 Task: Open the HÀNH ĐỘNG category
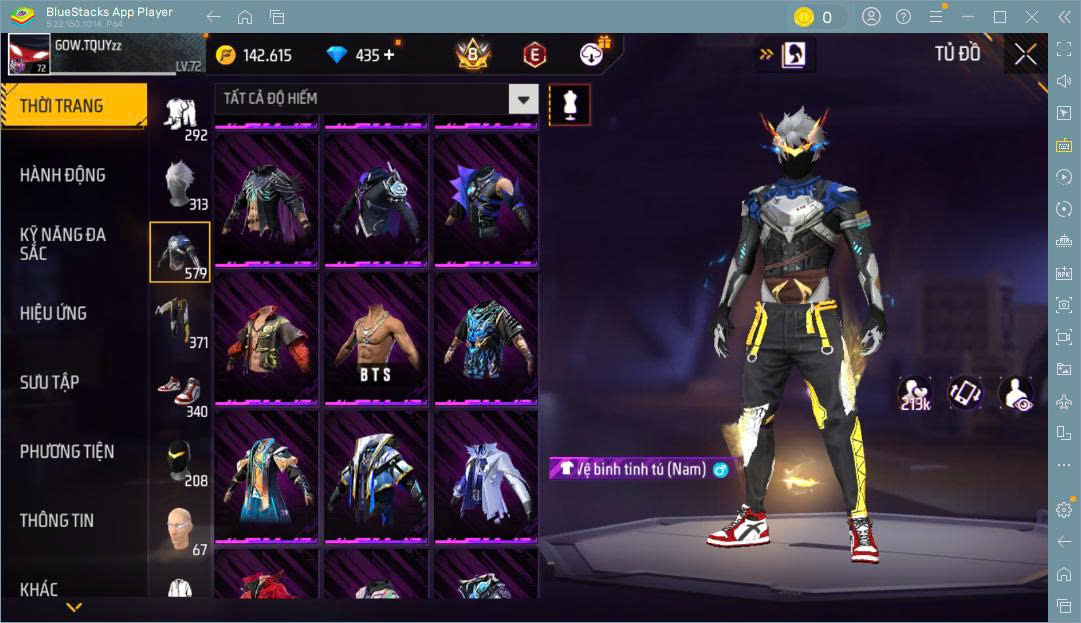(x=62, y=175)
